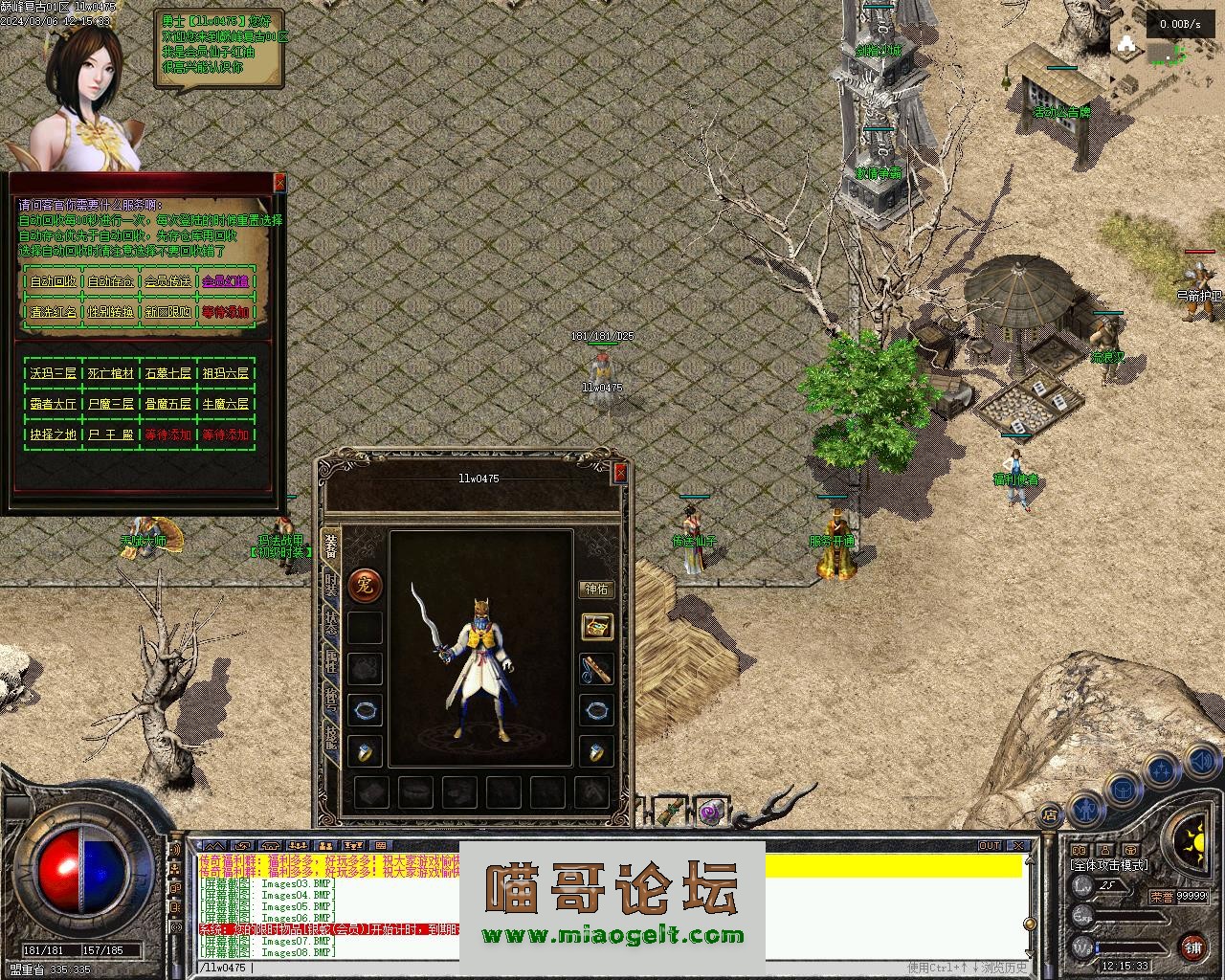The width and height of the screenshot is (1225, 980).
Task: Switch to the 技能 skills tab
Action: coord(330,738)
